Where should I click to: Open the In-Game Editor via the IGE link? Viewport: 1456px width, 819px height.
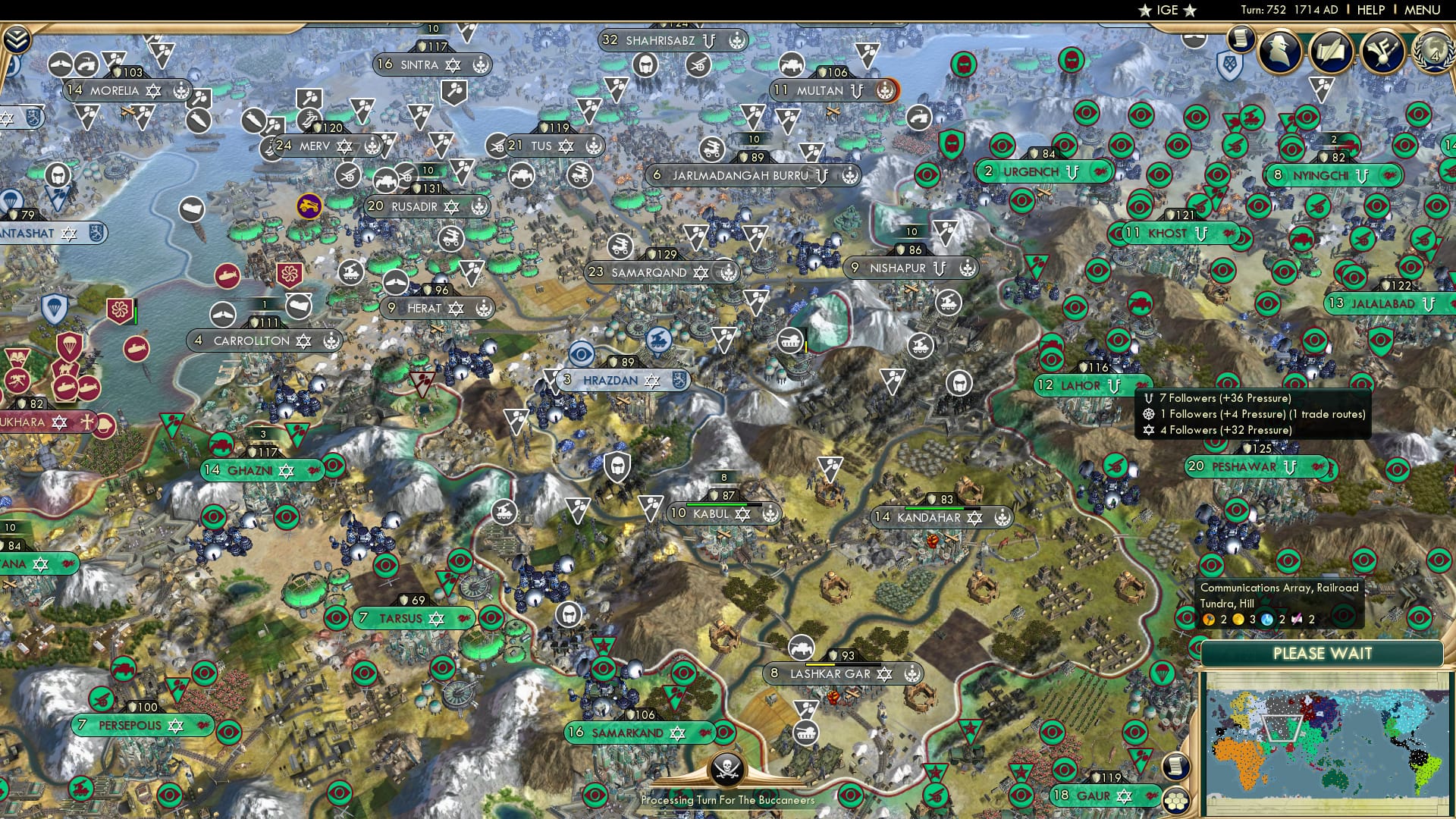[1166, 10]
